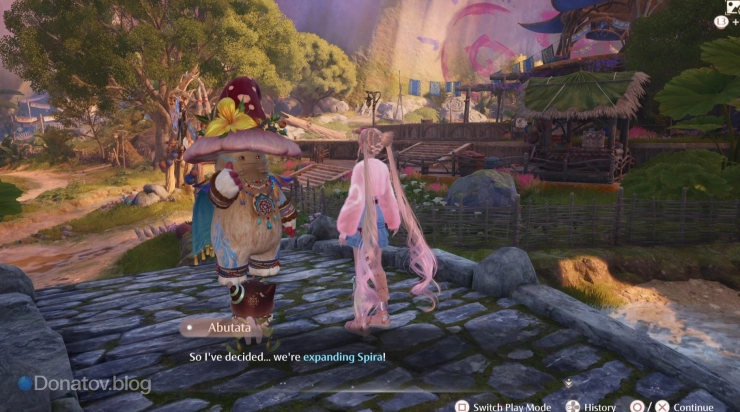The height and width of the screenshot is (412, 740).
Task: Open the dialogue History log
Action: 591,406
